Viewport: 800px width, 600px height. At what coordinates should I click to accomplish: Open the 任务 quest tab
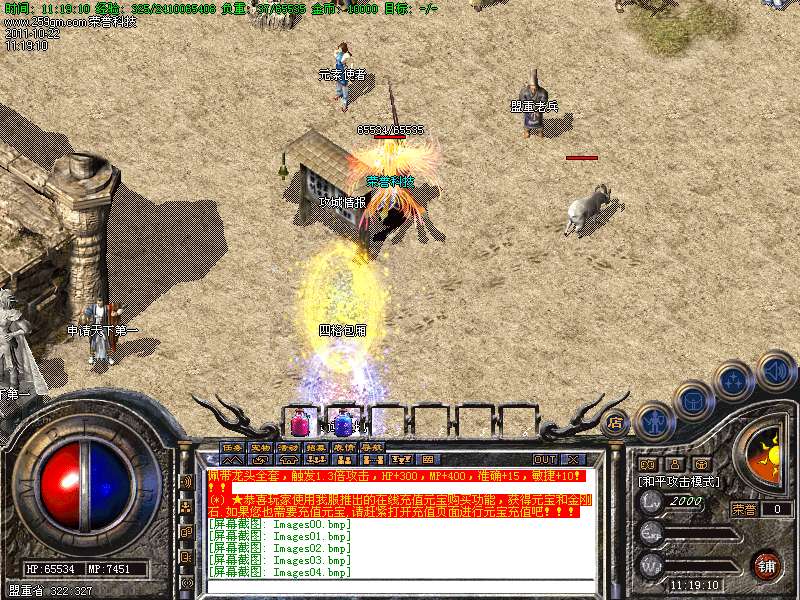tap(233, 447)
